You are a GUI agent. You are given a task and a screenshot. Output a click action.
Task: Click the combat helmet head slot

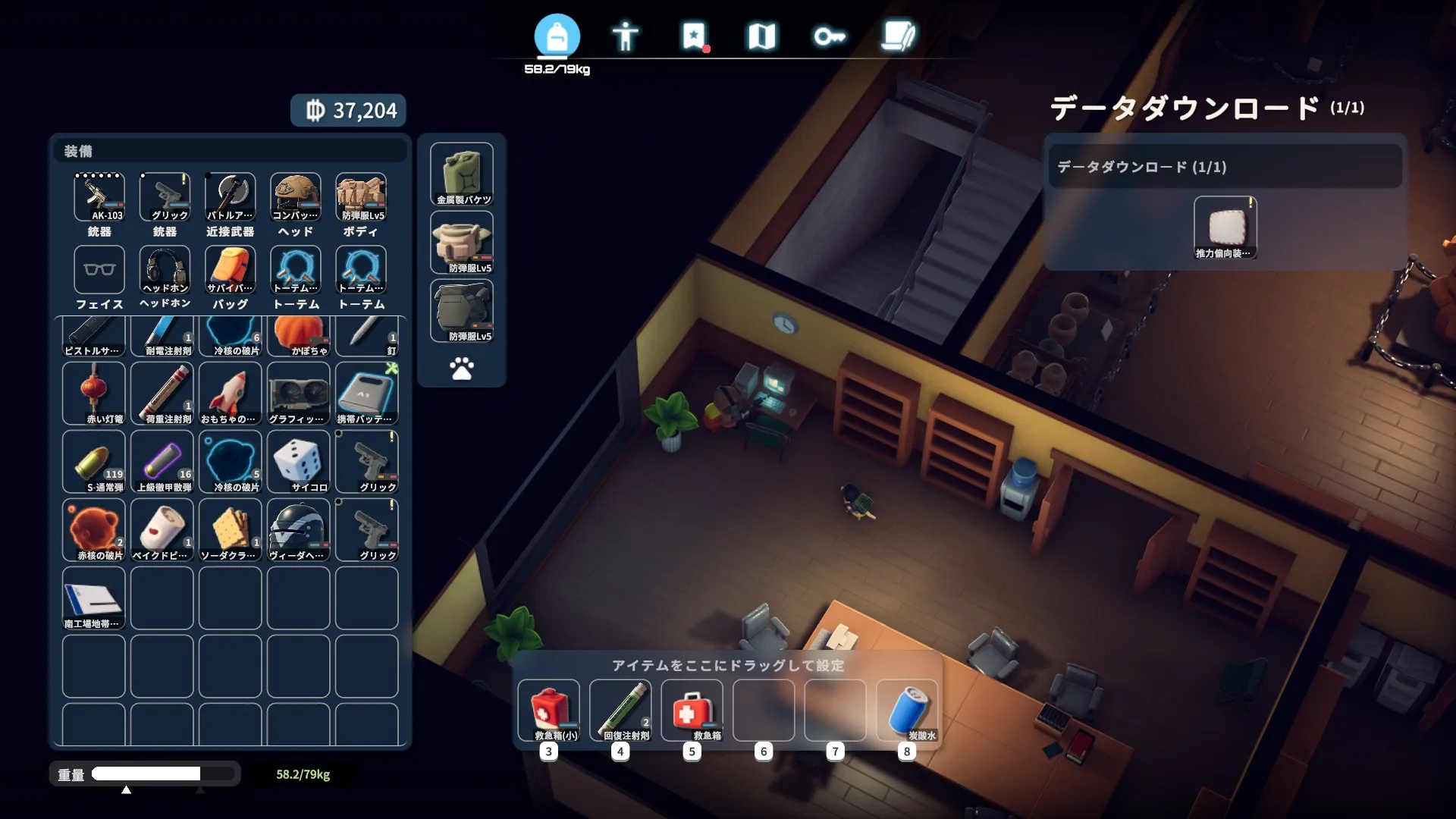click(x=296, y=197)
